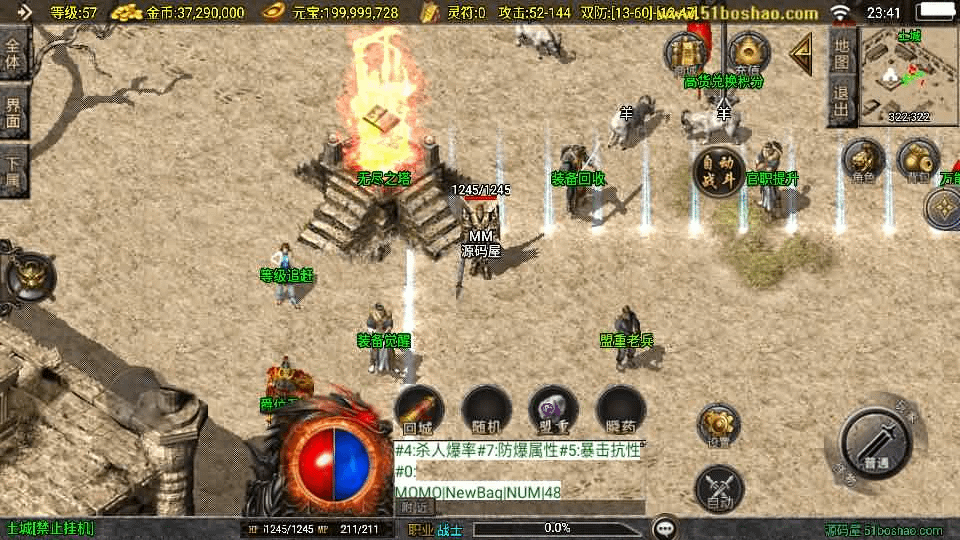Select the 界面 tab on the left
Image resolution: width=960 pixels, height=540 pixels.
tap(14, 110)
